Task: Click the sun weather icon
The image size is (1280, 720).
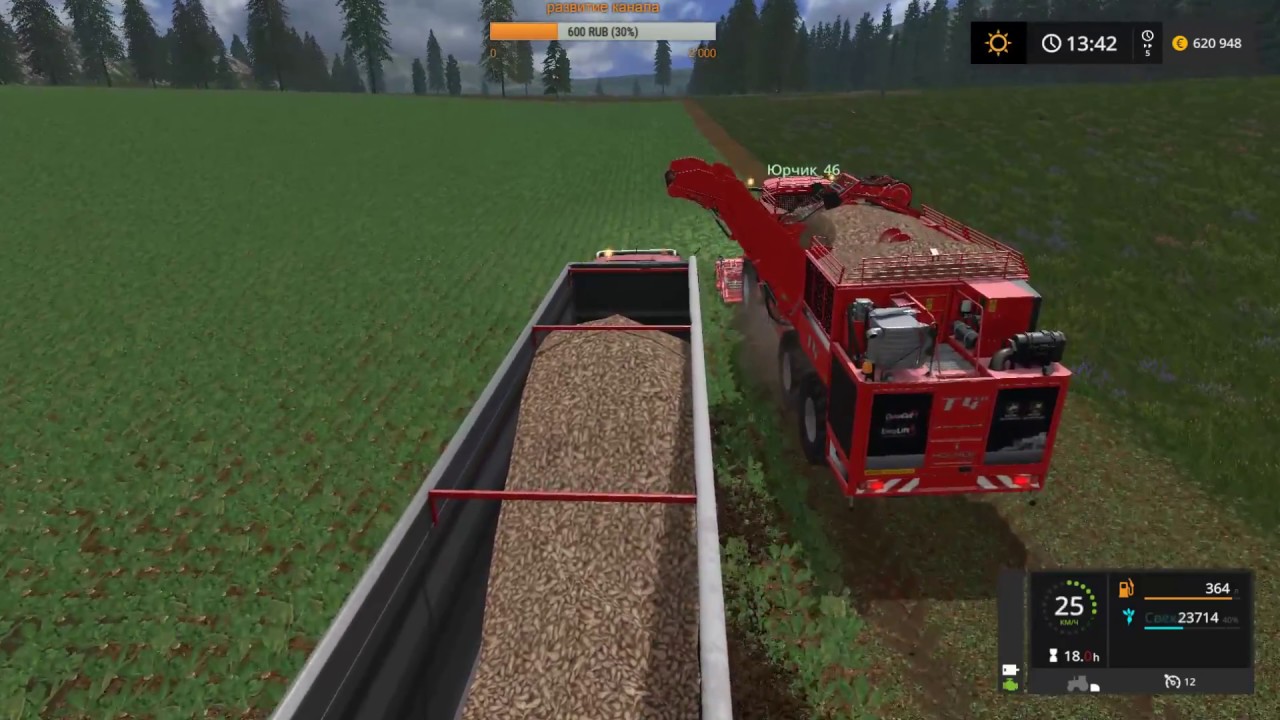Action: tap(998, 43)
